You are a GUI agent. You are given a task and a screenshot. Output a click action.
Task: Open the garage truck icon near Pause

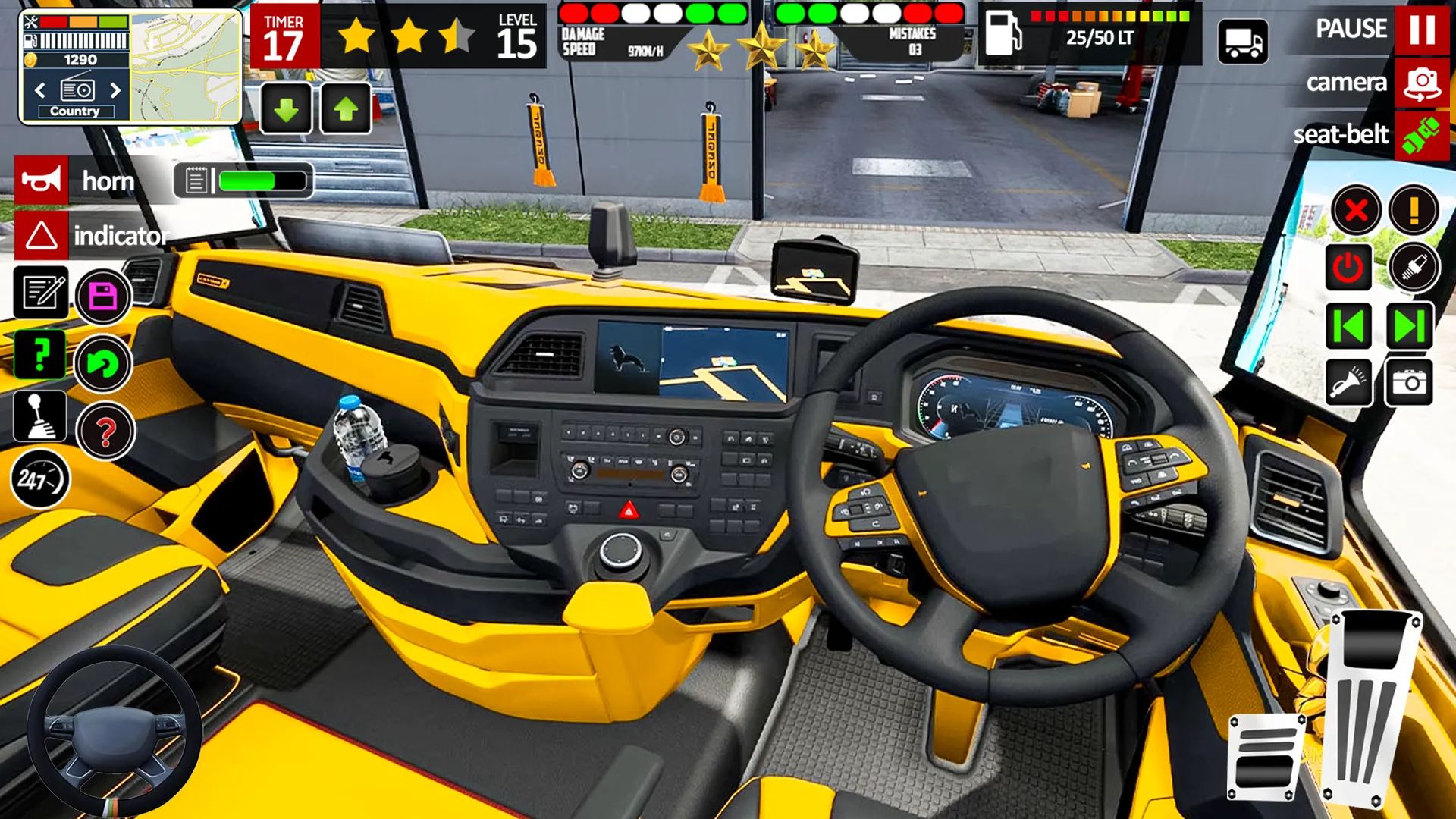1244,42
